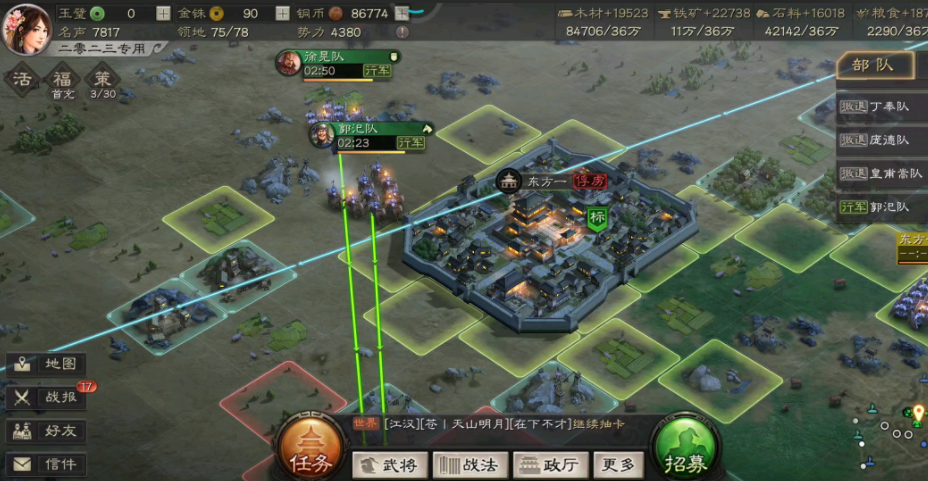Open the 地图 map button
This screenshot has width=928, height=481.
pos(46,364)
